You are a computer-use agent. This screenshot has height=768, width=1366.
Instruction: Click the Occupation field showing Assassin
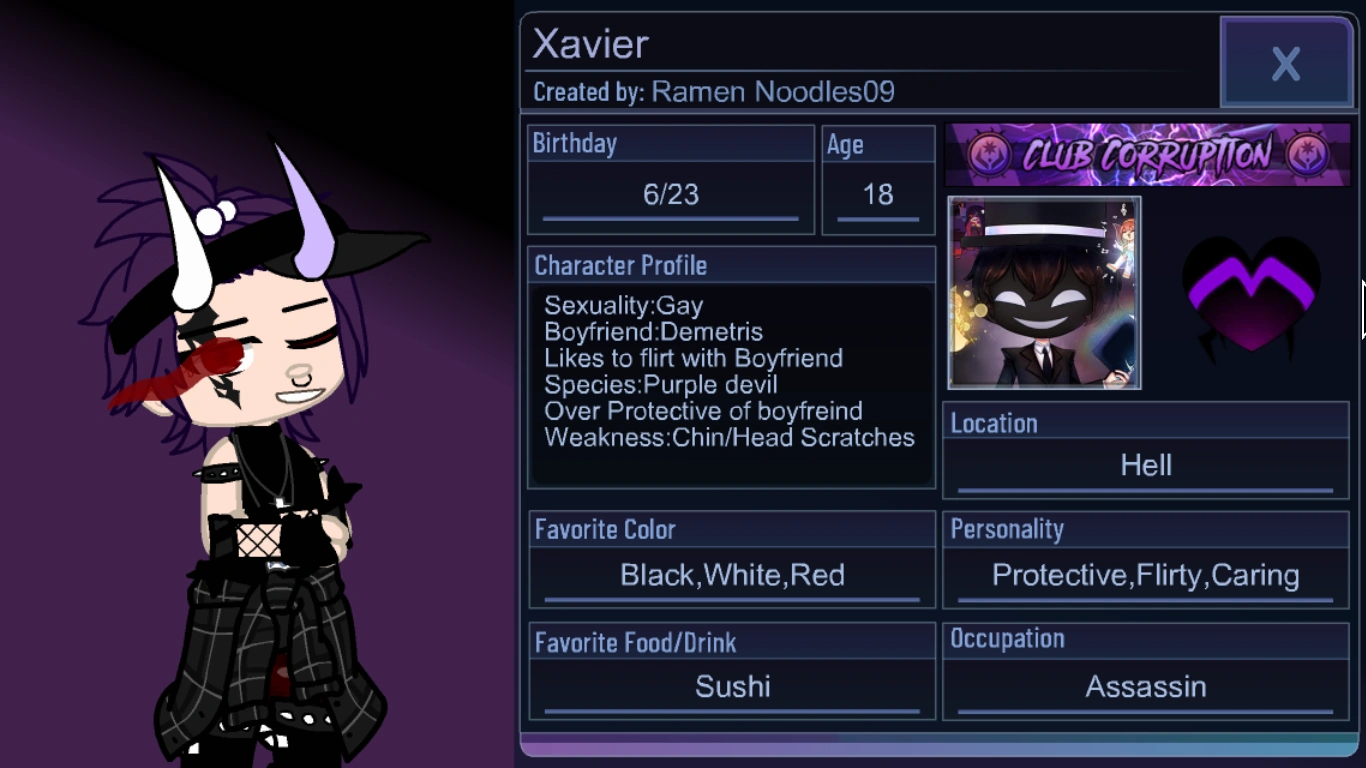click(1145, 687)
